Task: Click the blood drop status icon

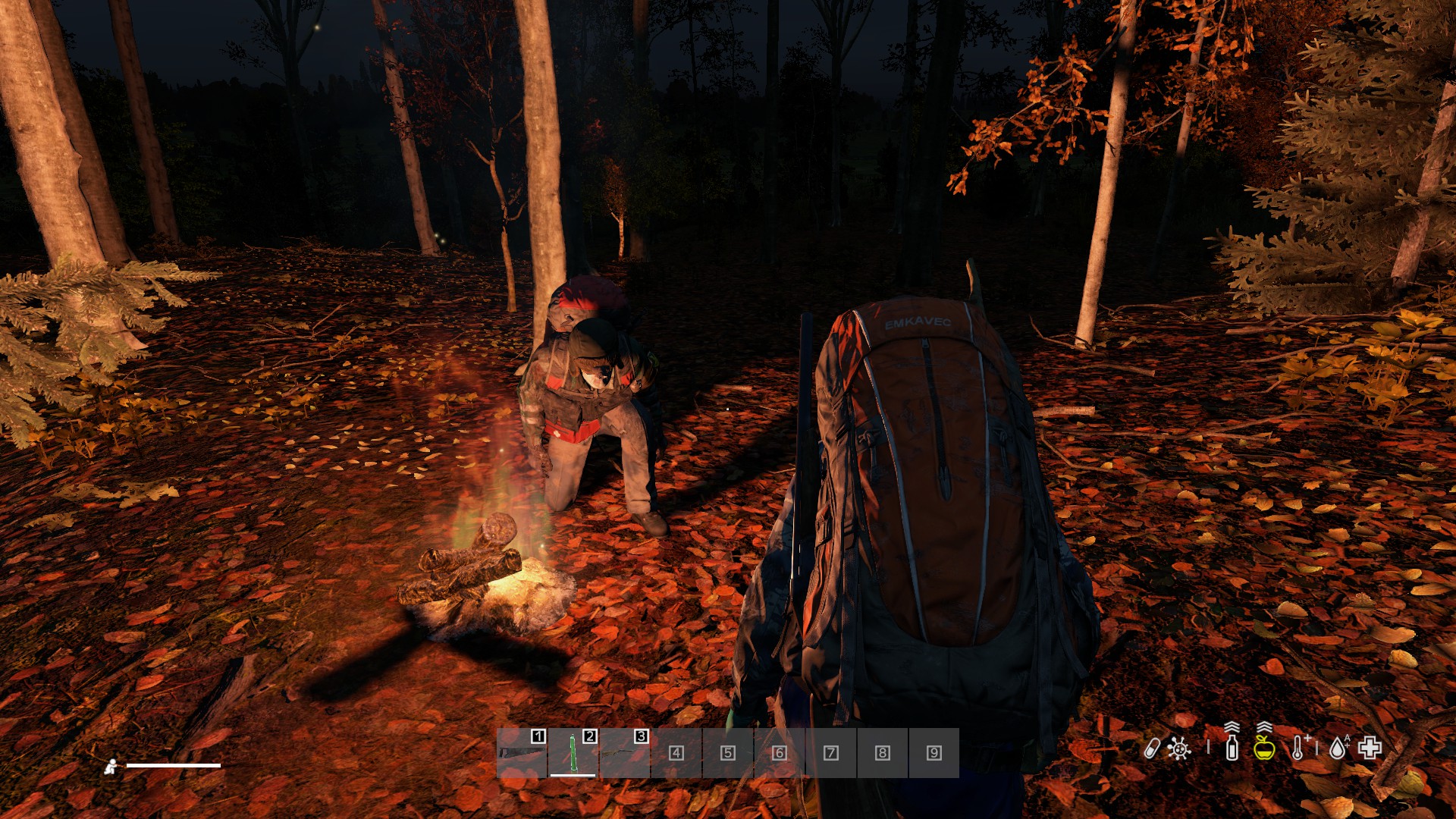Action: (1338, 748)
